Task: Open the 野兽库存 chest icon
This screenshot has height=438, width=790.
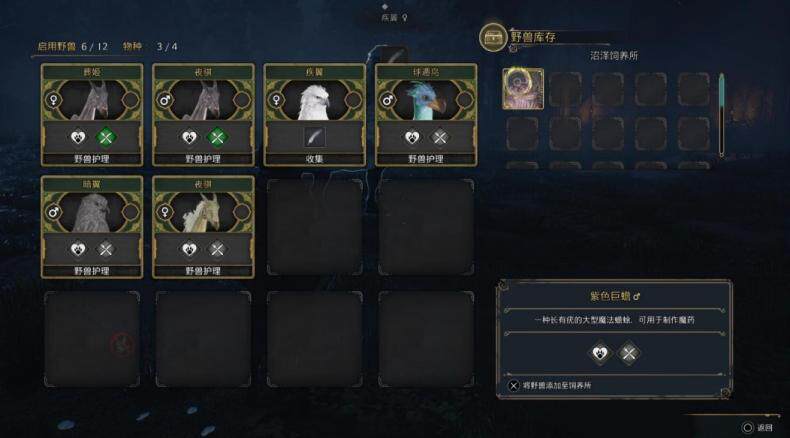Action: click(492, 38)
